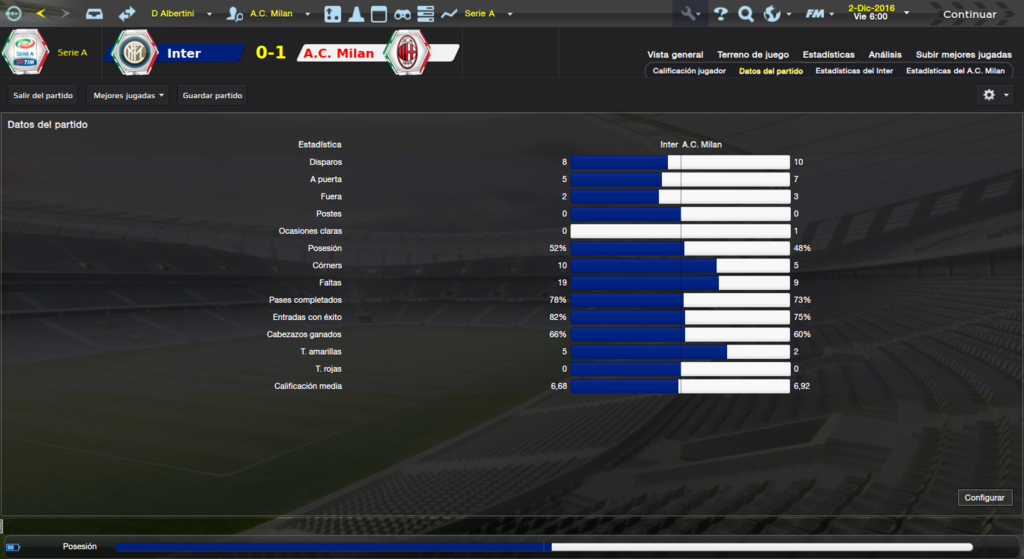
Task: Go to the Análisis tab
Action: (885, 55)
